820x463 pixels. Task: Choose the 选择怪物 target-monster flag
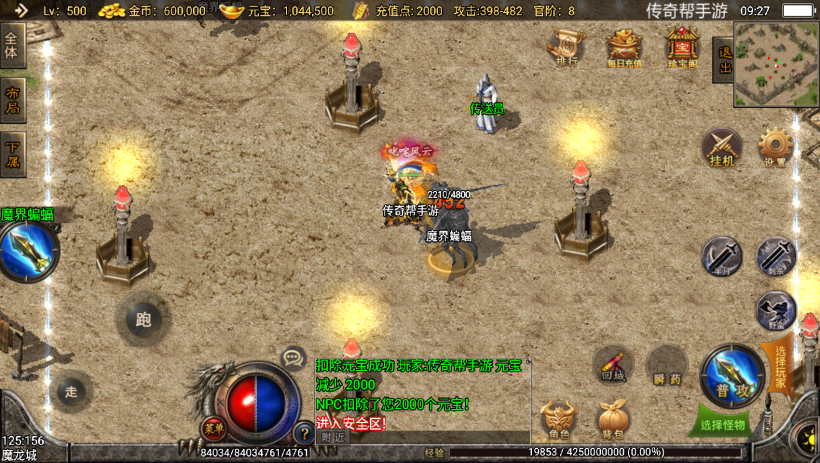pos(724,424)
